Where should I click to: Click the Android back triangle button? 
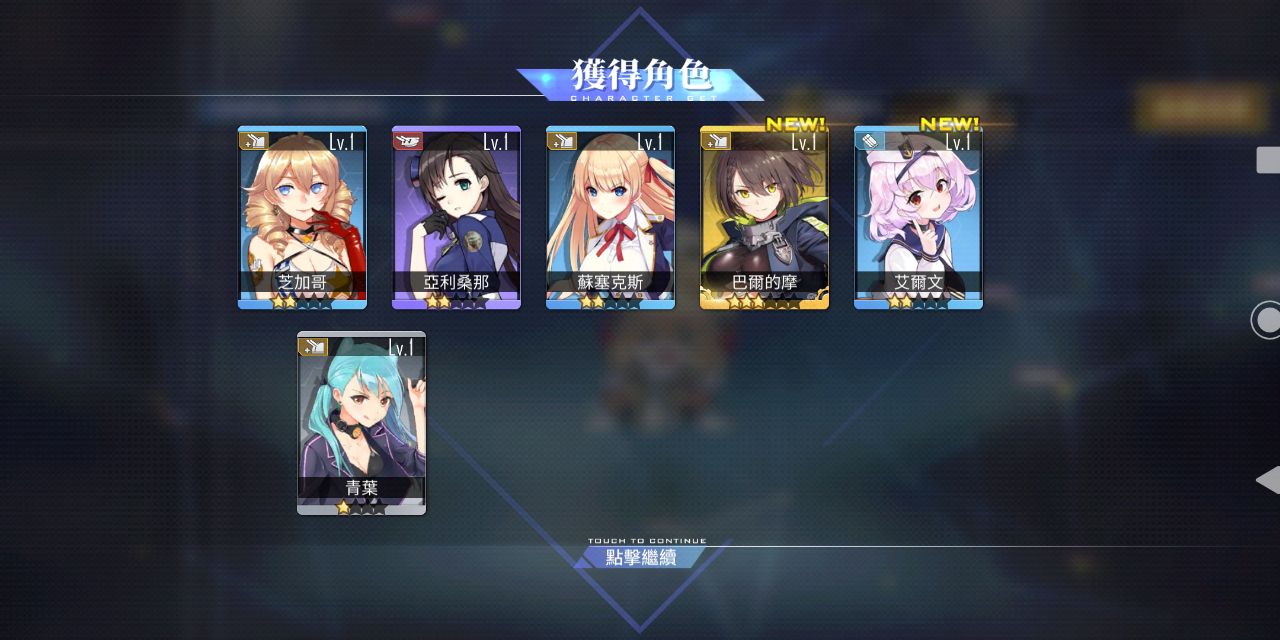pos(1268,480)
